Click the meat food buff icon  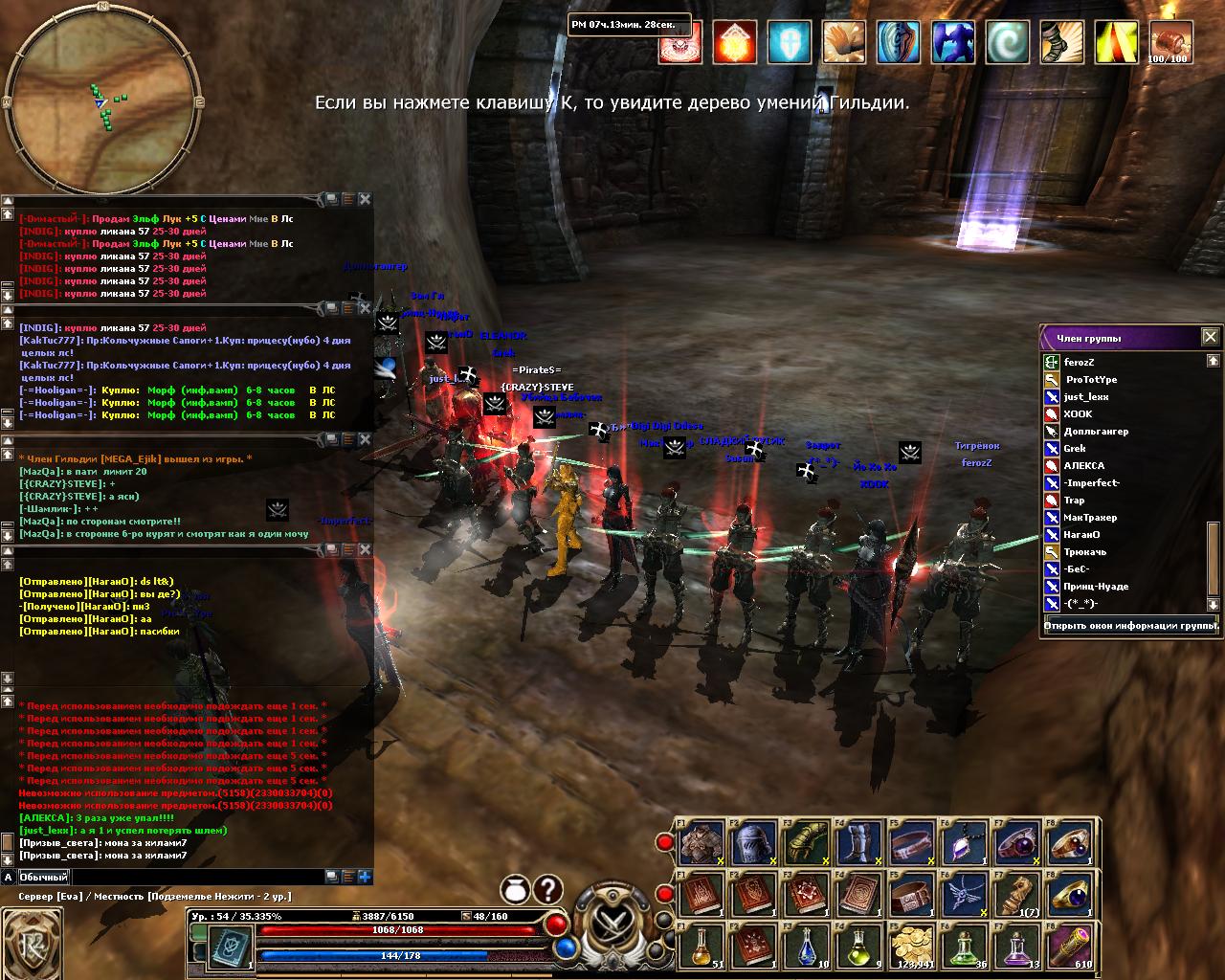pyautogui.click(x=1169, y=42)
